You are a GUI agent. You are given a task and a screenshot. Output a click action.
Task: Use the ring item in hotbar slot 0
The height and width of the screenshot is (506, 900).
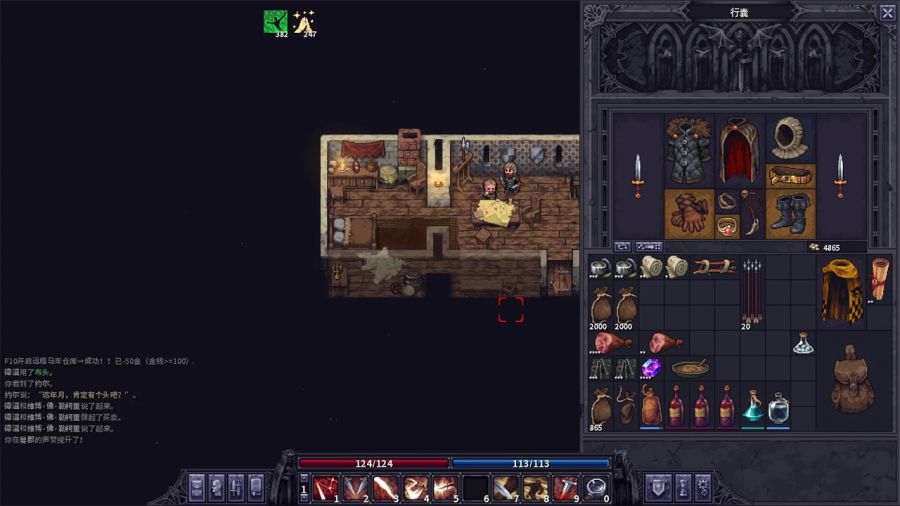tap(596, 488)
